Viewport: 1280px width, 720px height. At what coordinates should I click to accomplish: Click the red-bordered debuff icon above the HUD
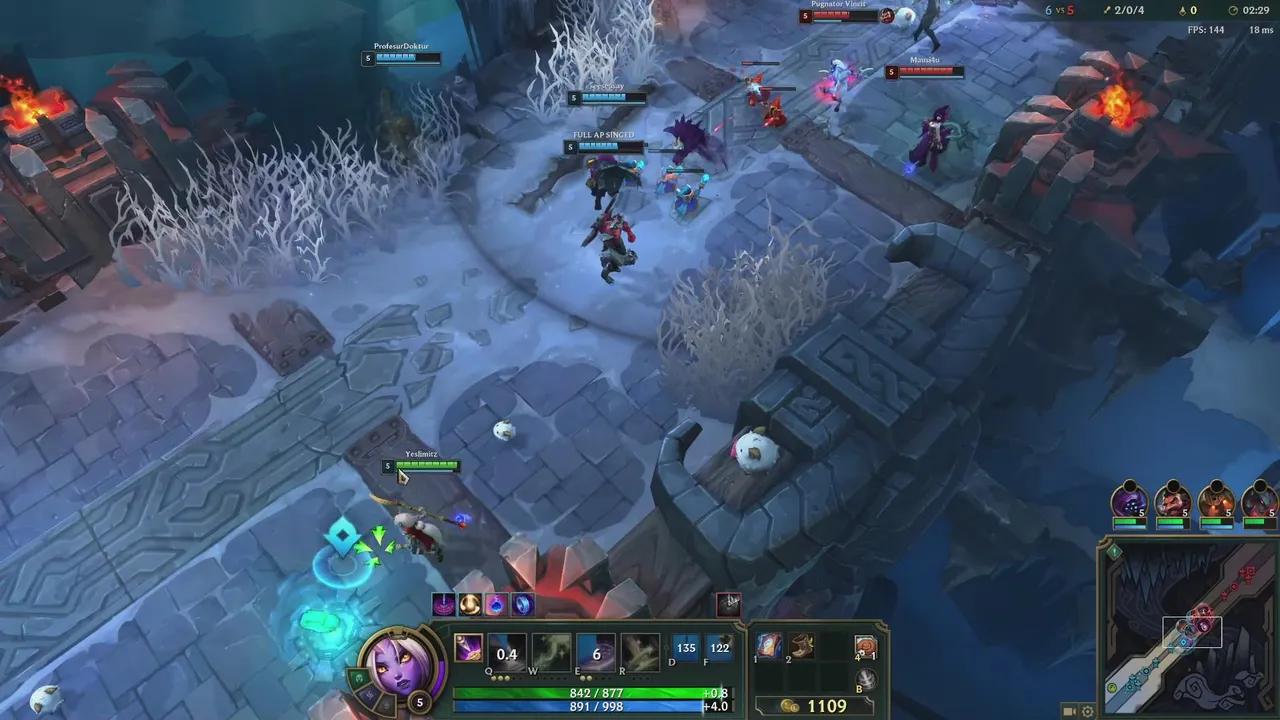(x=730, y=603)
